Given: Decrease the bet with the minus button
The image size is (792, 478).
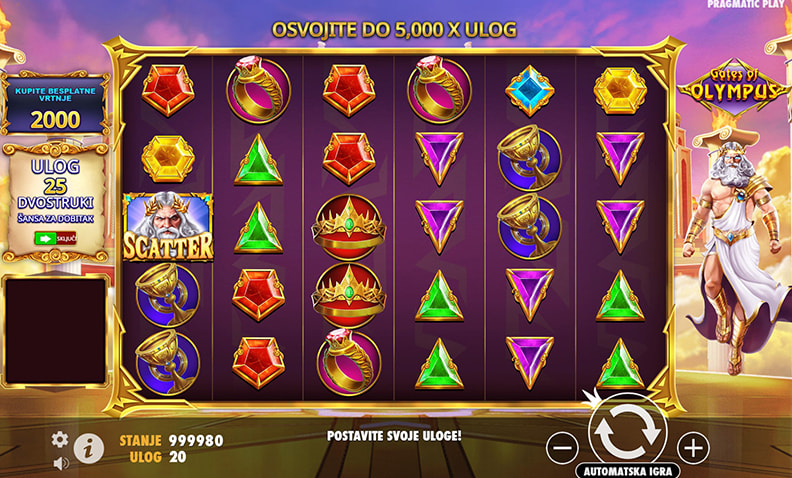Looking at the screenshot, I should coord(563,447).
